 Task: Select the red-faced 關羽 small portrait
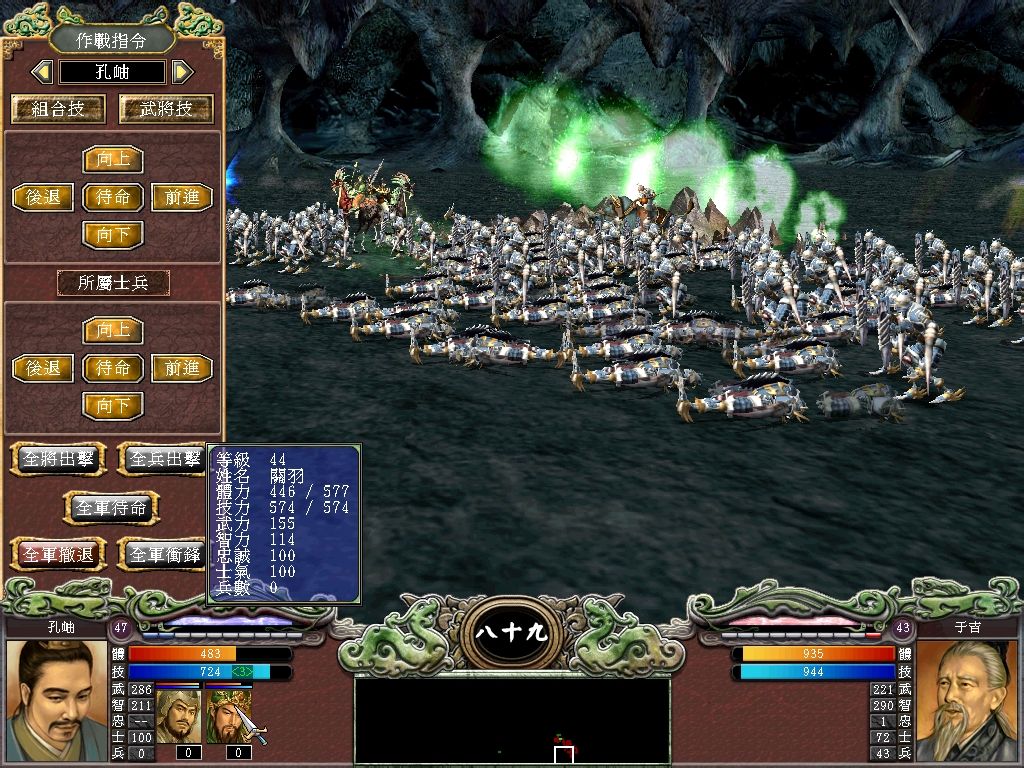(x=228, y=716)
